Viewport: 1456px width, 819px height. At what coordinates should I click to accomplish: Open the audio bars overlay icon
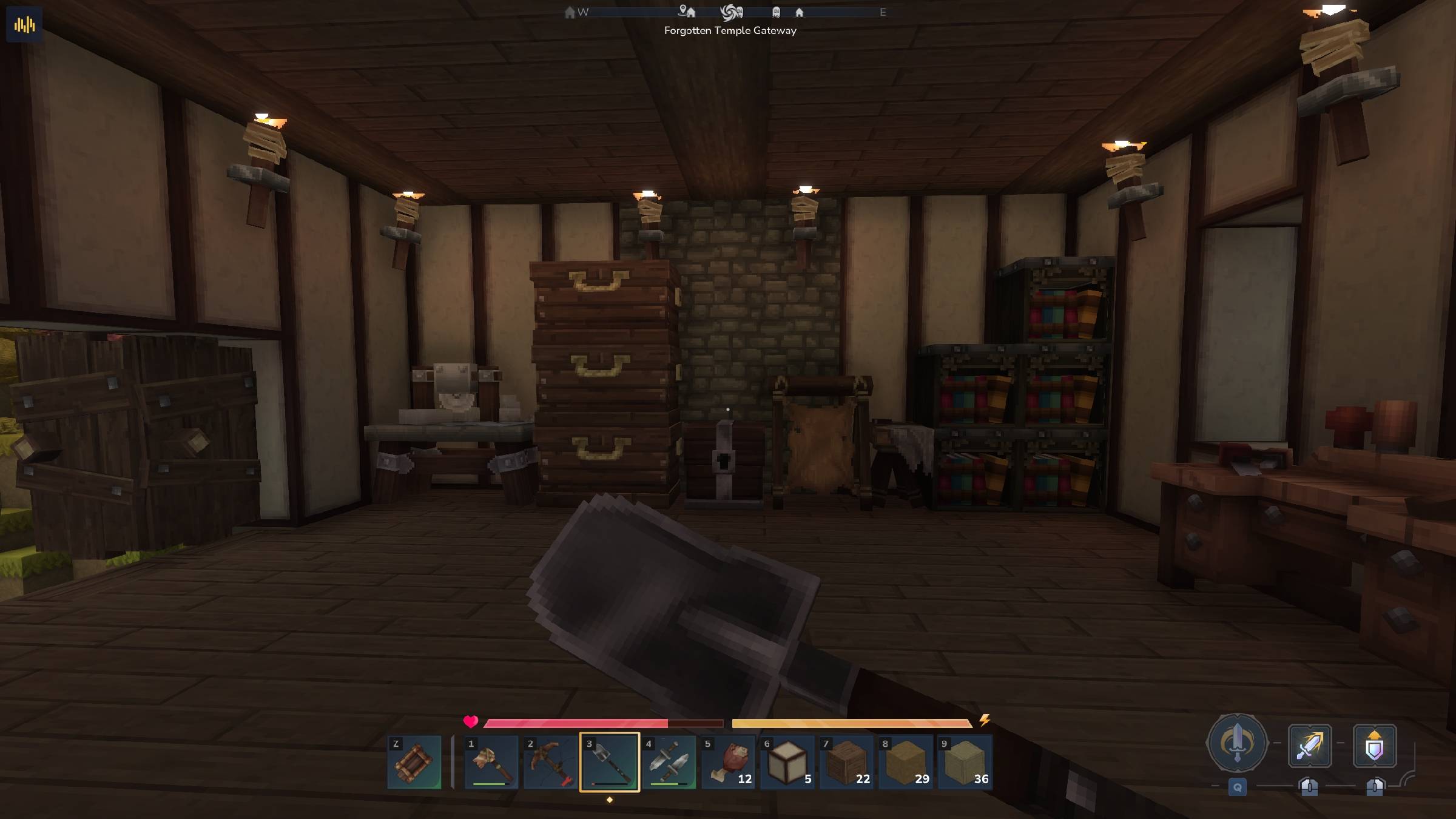click(24, 24)
